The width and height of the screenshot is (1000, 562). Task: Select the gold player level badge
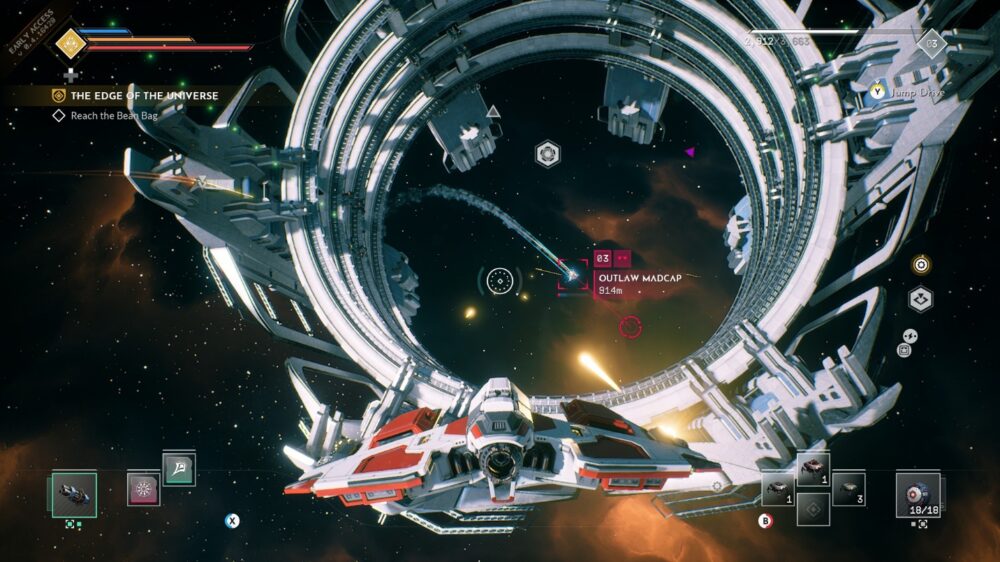coord(68,42)
